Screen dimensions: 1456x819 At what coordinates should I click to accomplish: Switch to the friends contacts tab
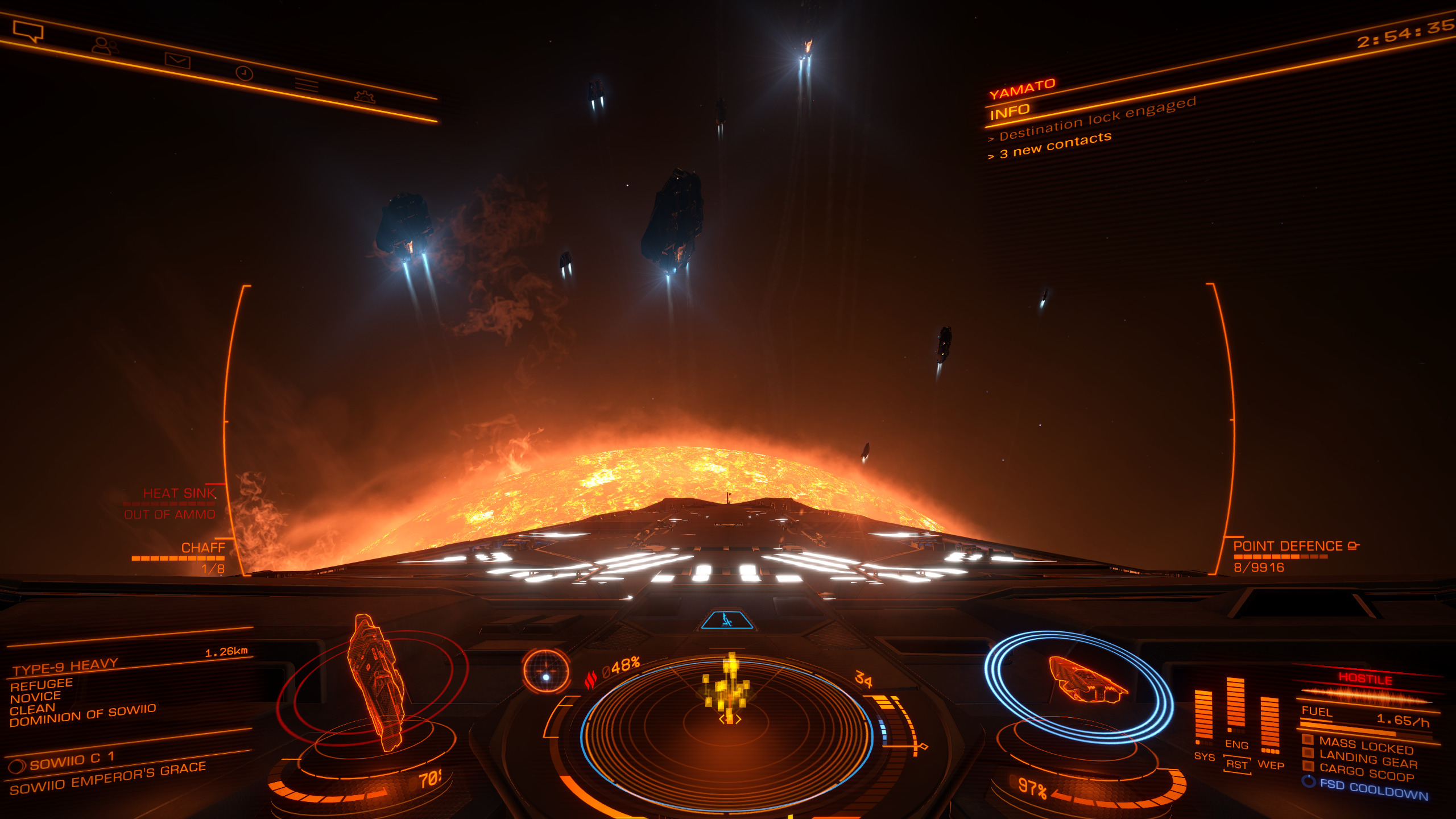[105, 45]
